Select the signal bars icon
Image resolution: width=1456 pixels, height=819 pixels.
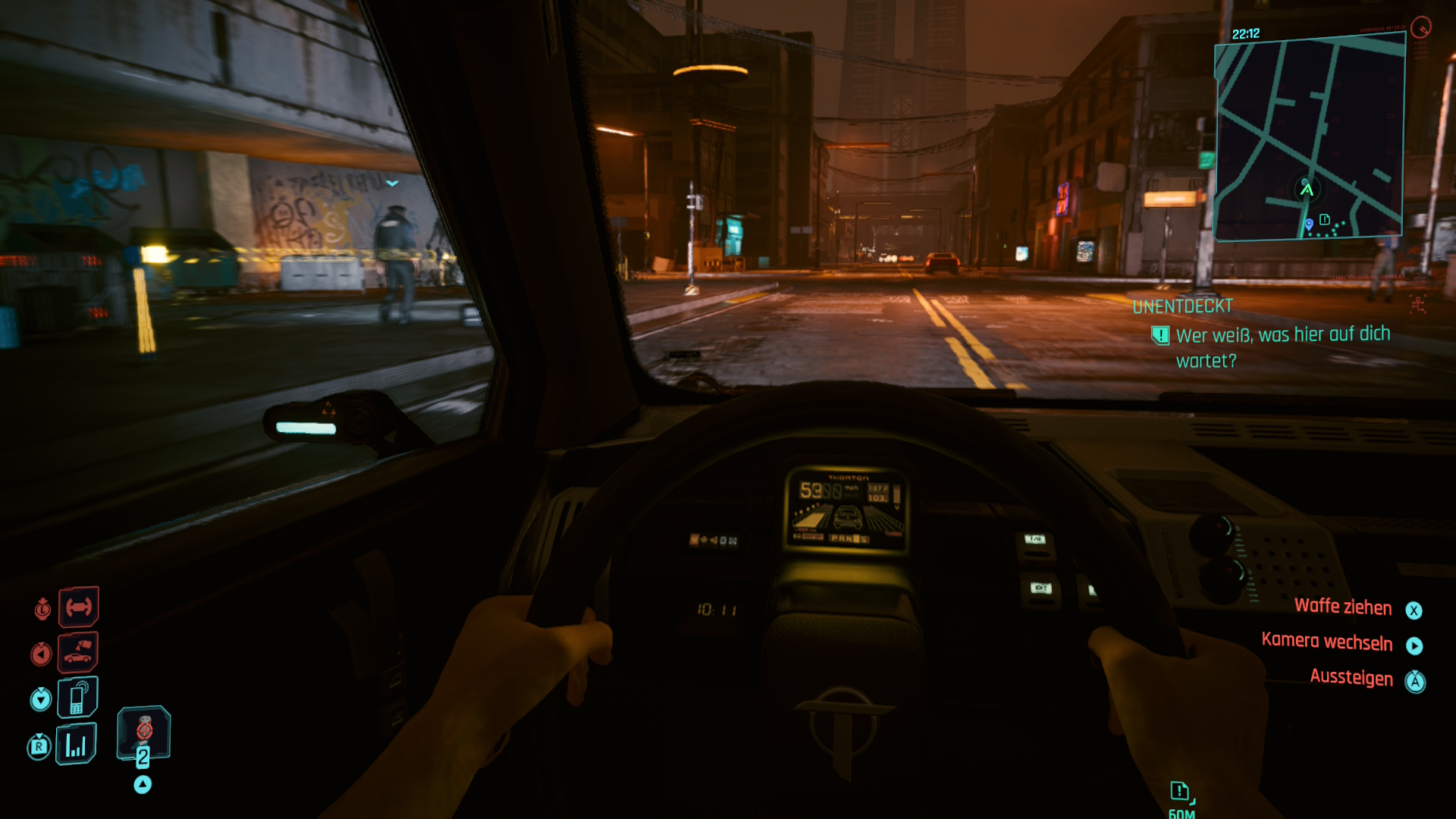pos(76,745)
